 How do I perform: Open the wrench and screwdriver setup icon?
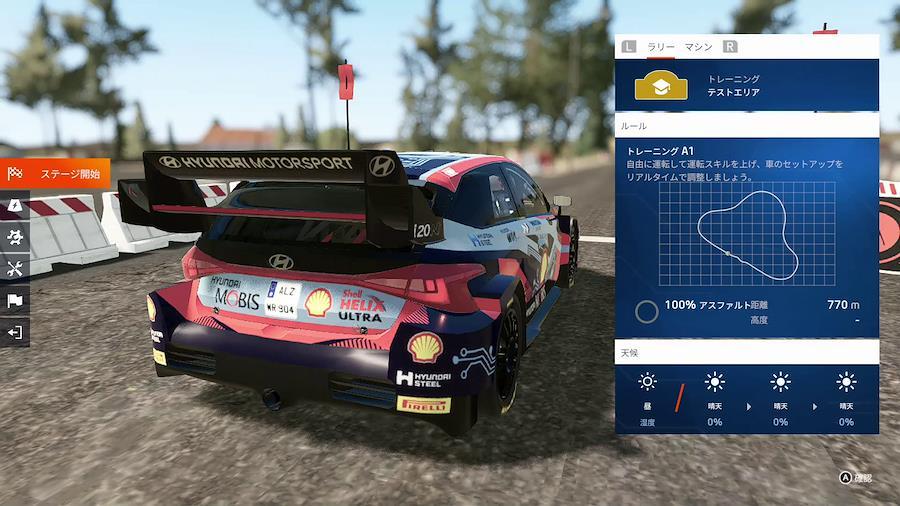(15, 268)
